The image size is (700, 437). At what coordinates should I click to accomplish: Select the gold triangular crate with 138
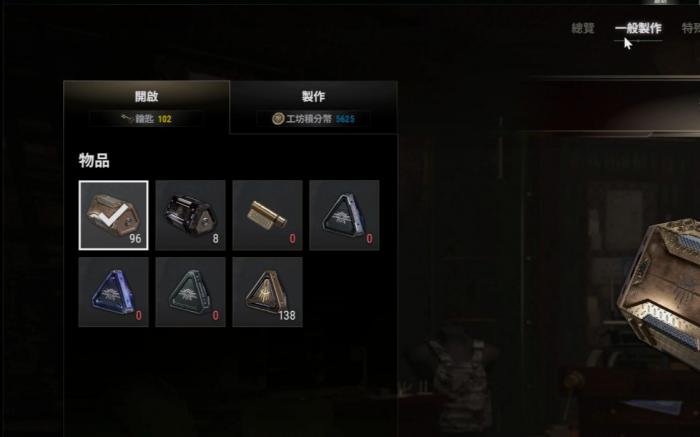pos(267,292)
